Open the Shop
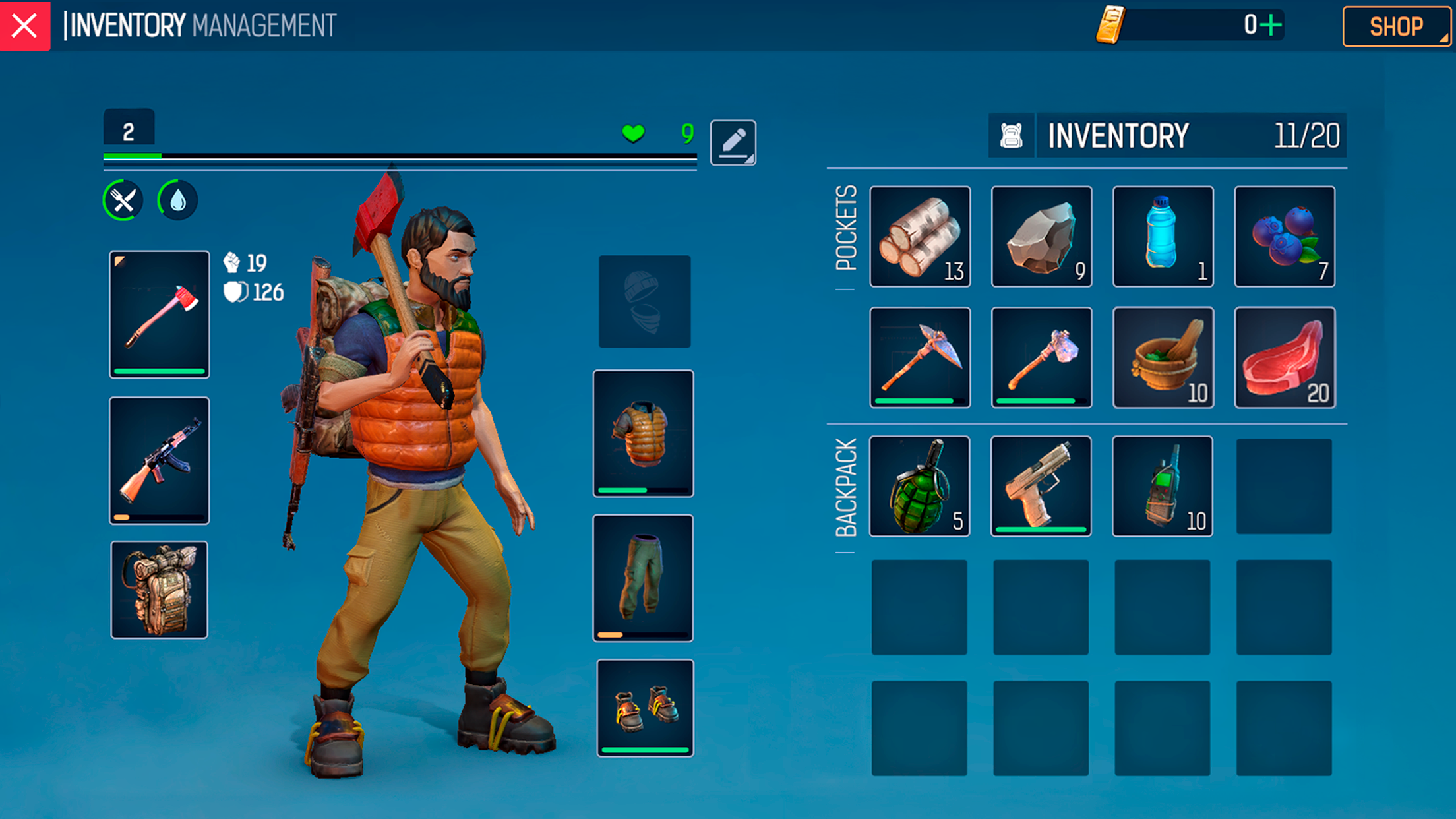This screenshot has height=819, width=1456. point(1395,26)
